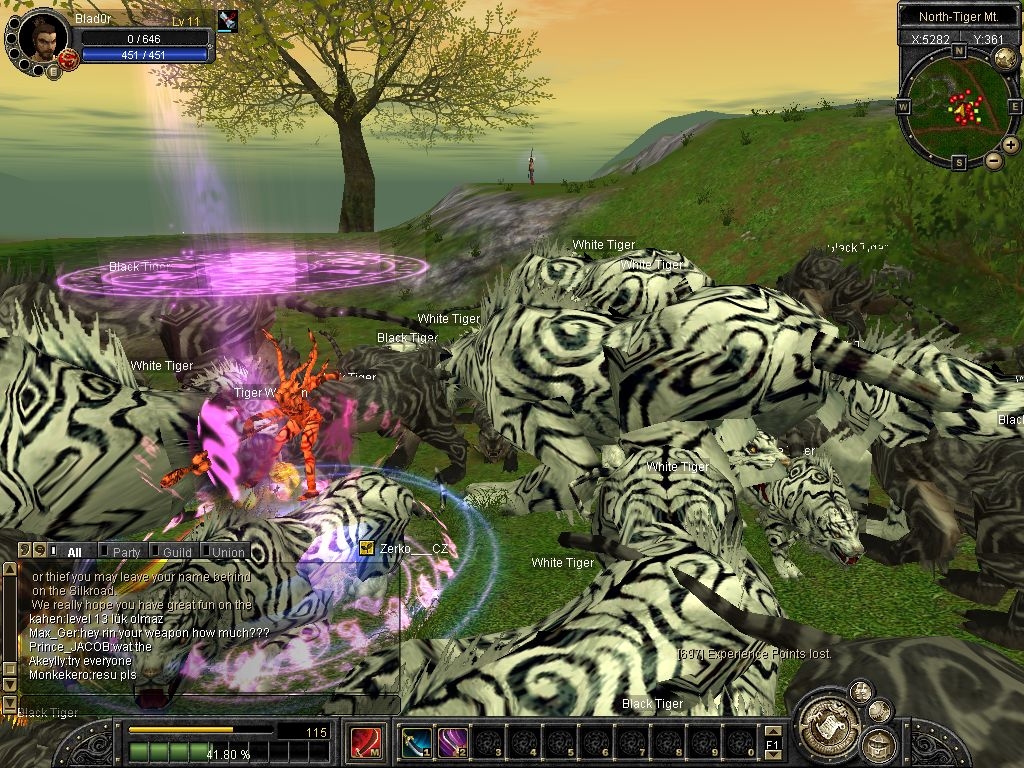1024x768 pixels.
Task: Switch hotbar page down arrow below F1
Action: (772, 755)
